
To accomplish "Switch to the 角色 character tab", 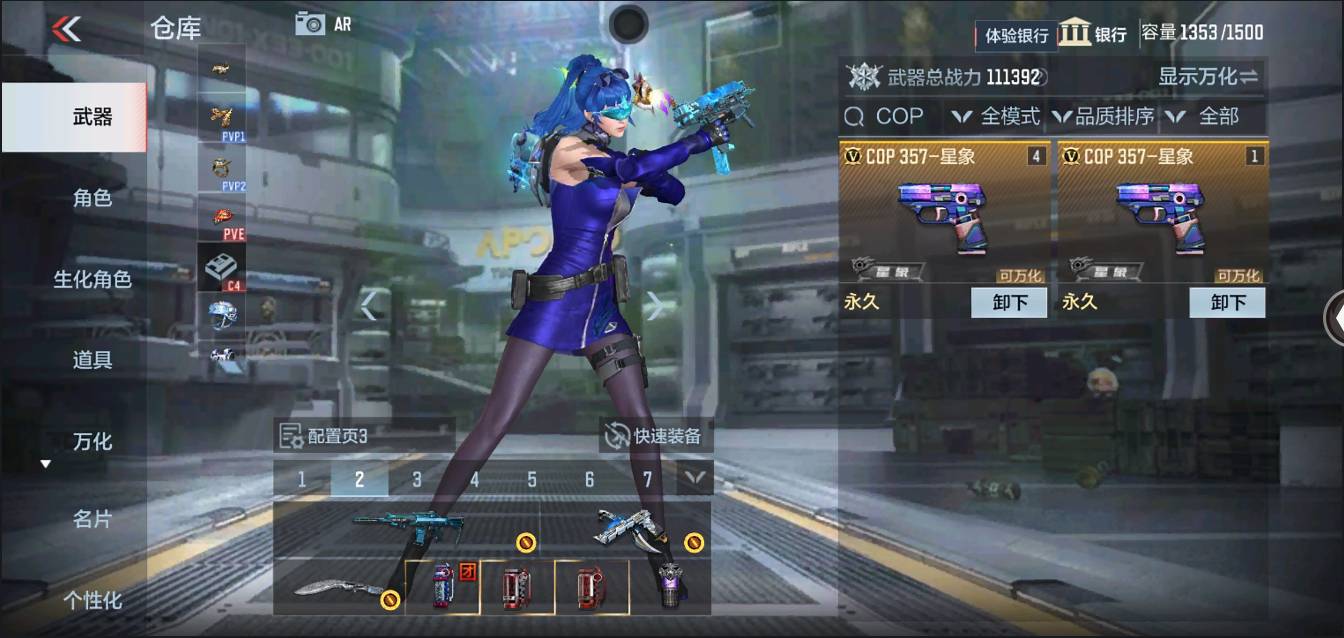I will (92, 198).
